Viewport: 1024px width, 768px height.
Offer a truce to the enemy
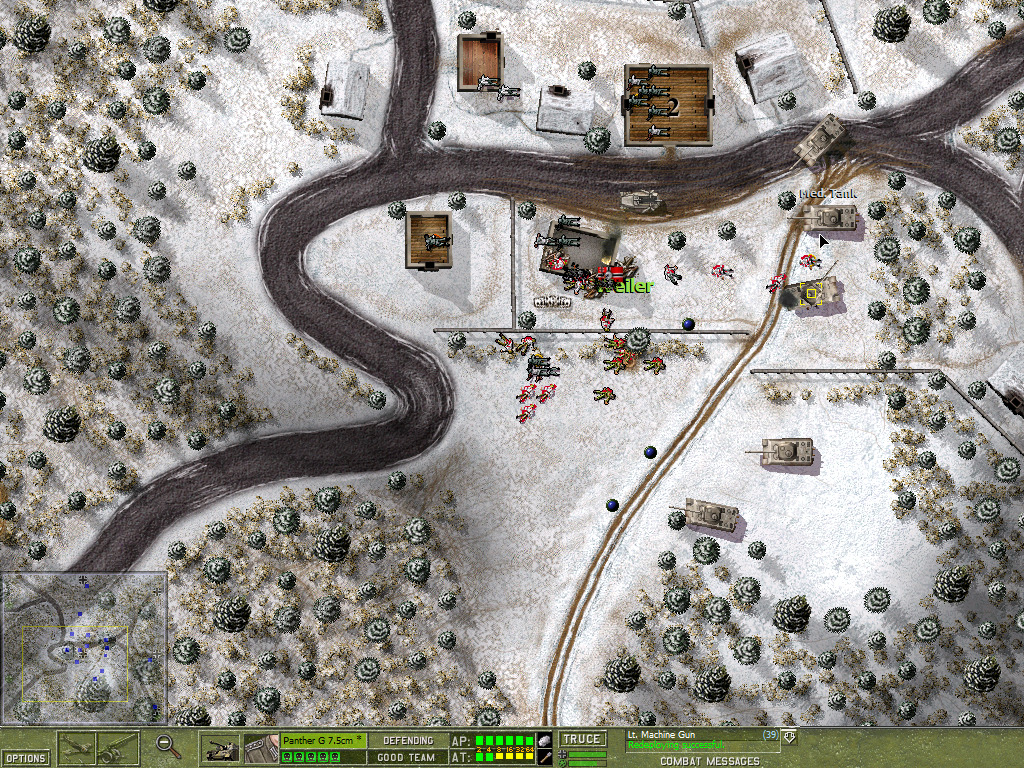click(581, 740)
